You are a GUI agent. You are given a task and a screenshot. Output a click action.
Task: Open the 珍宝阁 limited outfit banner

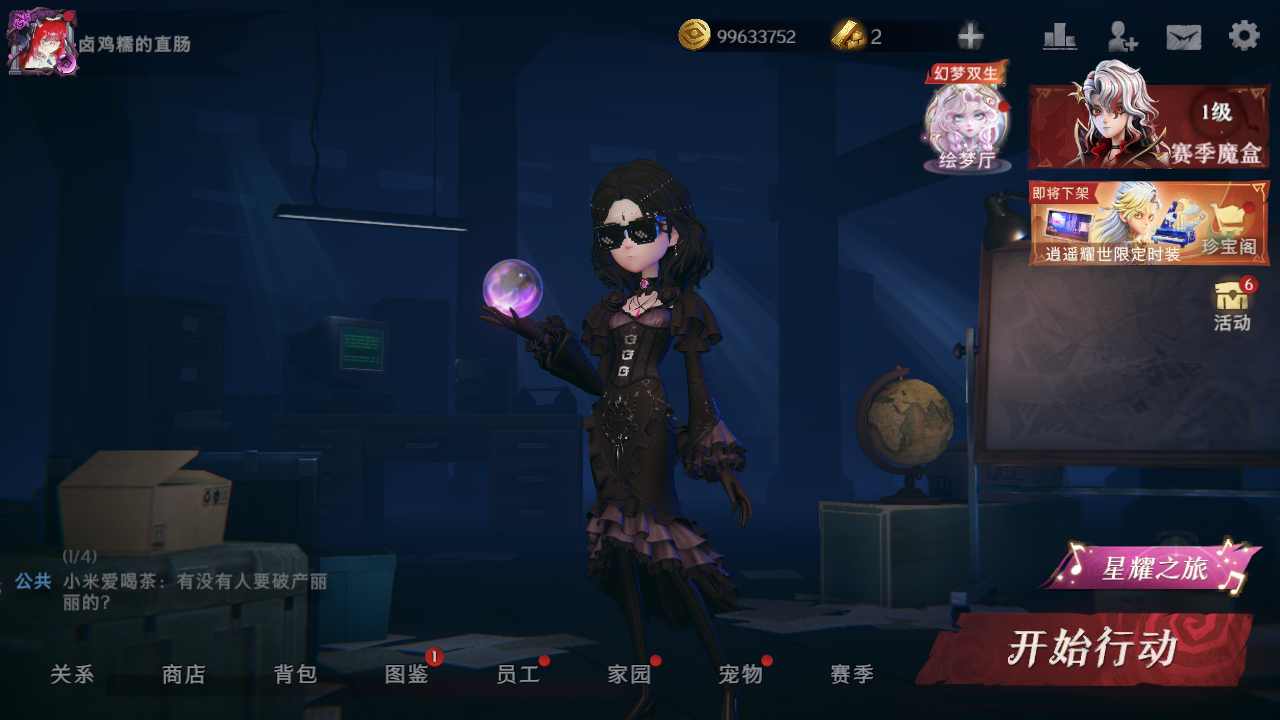(x=1149, y=223)
